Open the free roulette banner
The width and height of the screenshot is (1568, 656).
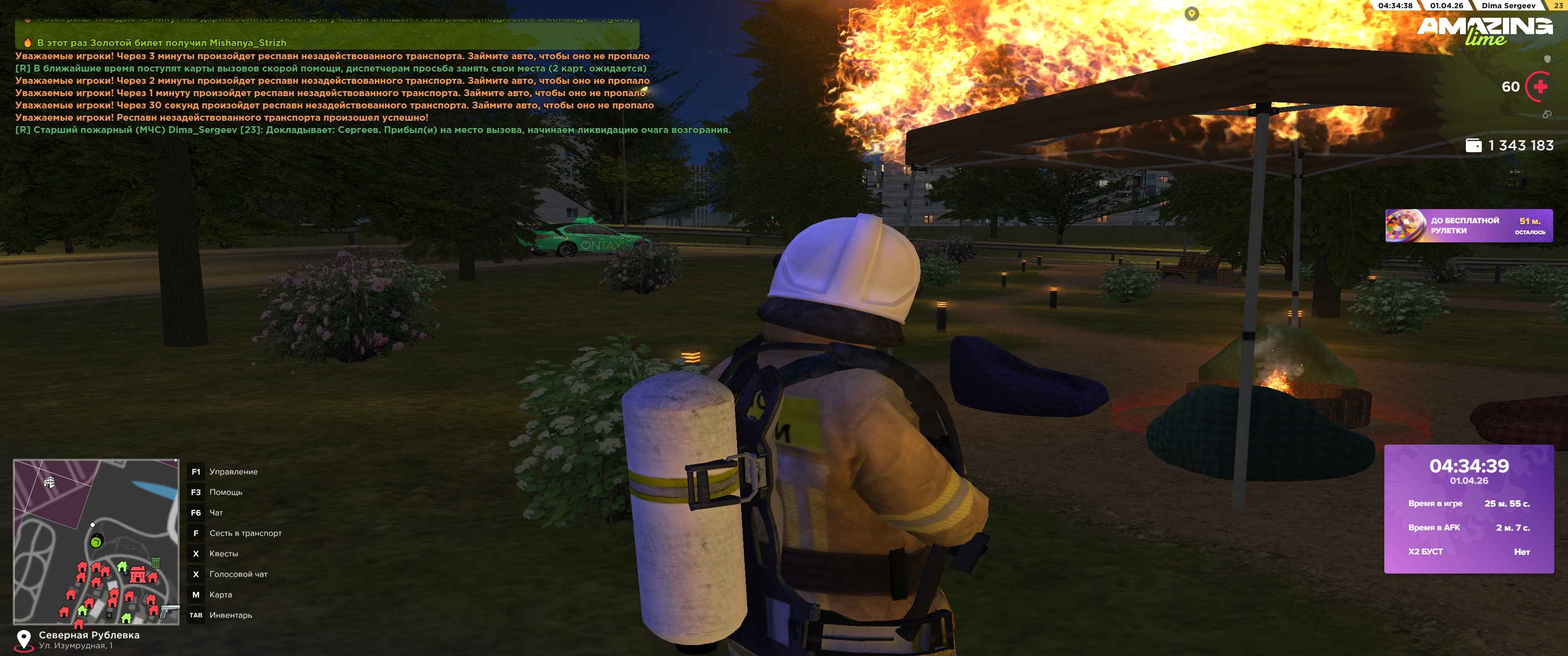1468,226
